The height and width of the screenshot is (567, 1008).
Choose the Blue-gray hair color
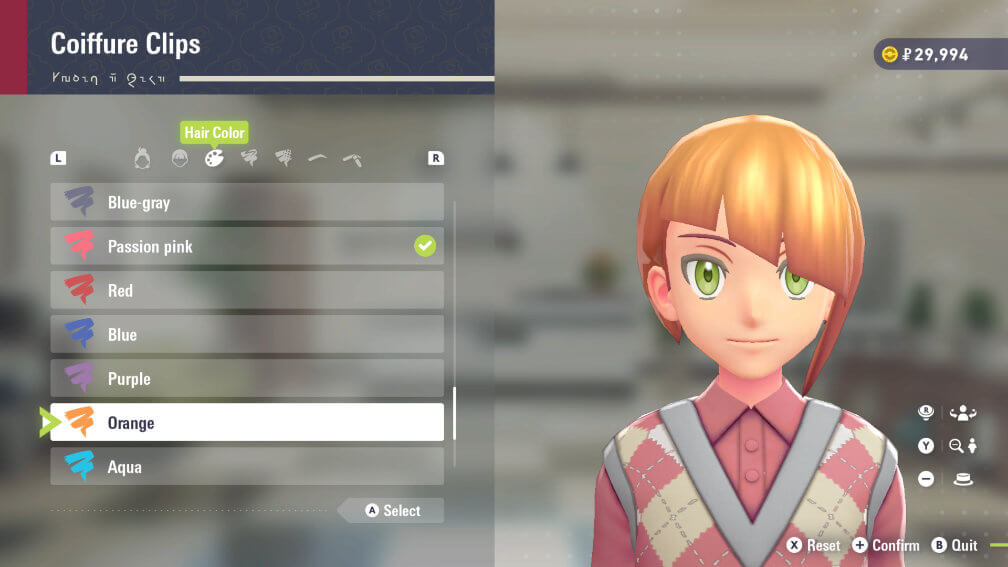(x=247, y=202)
